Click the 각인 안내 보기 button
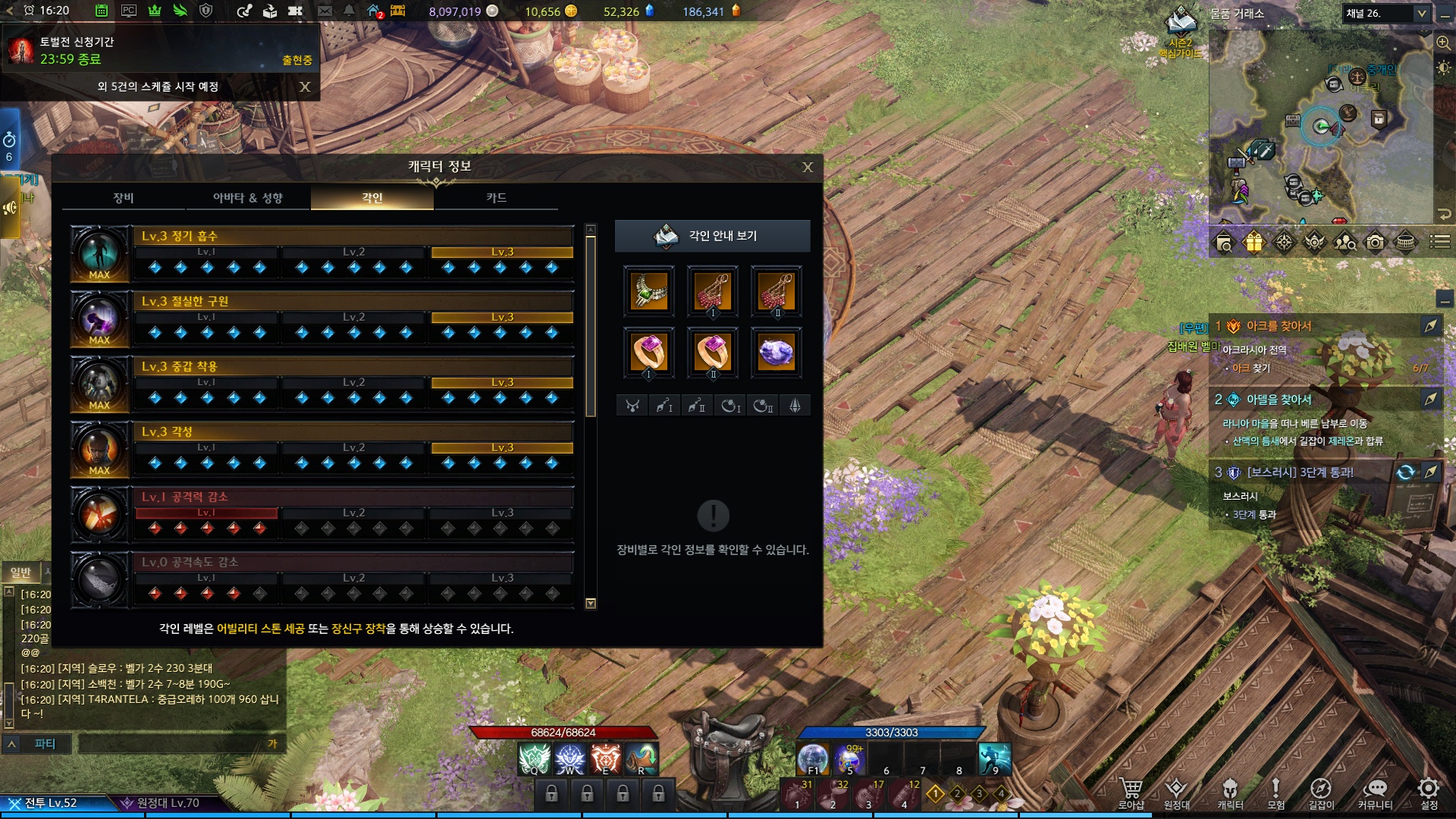The image size is (1456, 819). point(712,236)
